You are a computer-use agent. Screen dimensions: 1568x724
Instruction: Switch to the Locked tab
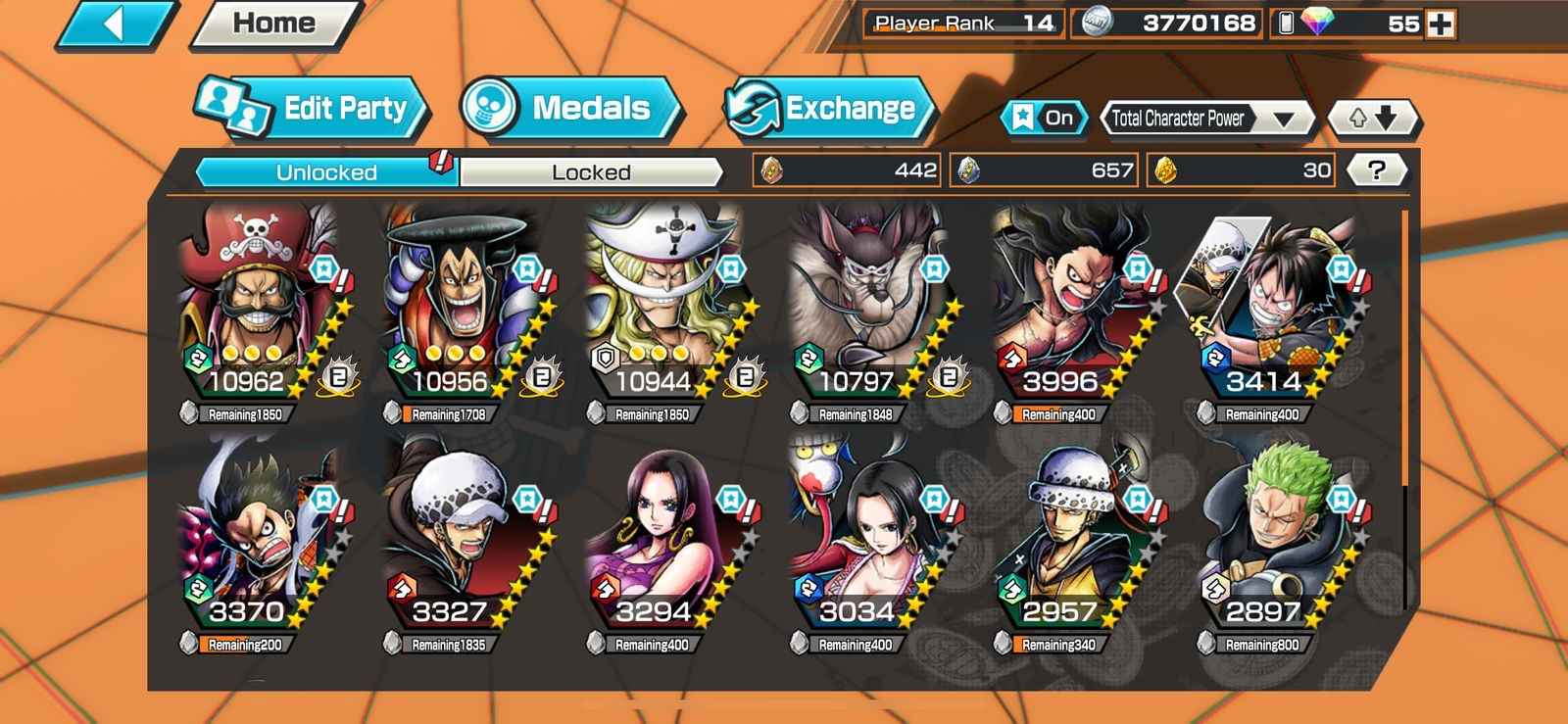[591, 172]
